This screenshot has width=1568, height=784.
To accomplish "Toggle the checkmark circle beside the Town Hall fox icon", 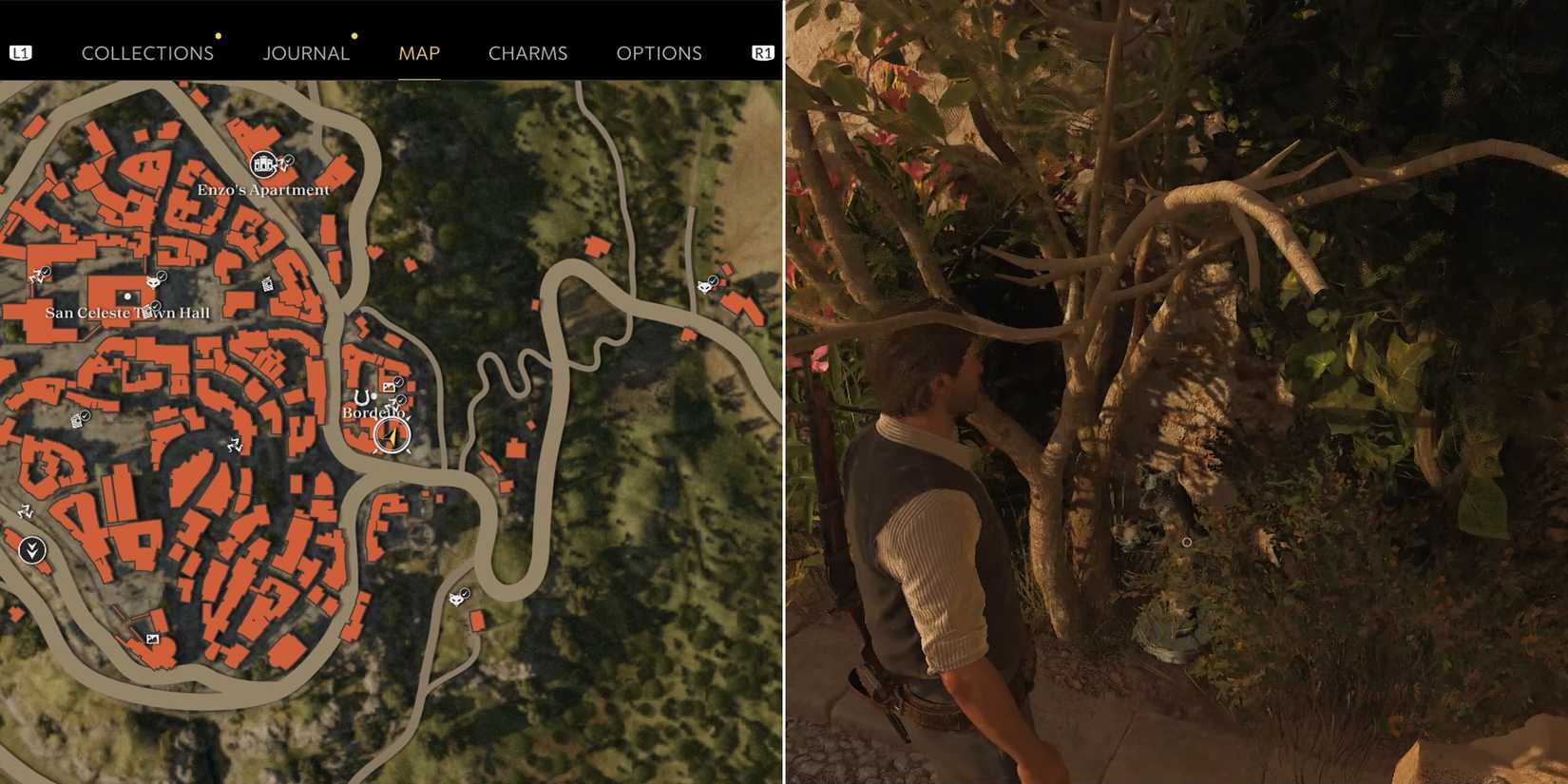I will tap(162, 275).
